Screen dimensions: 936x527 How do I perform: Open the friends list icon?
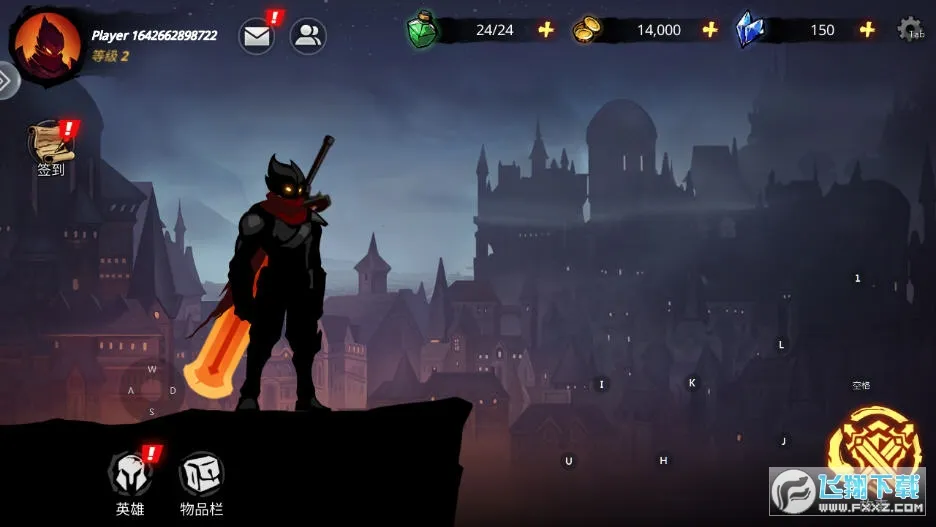coord(308,37)
